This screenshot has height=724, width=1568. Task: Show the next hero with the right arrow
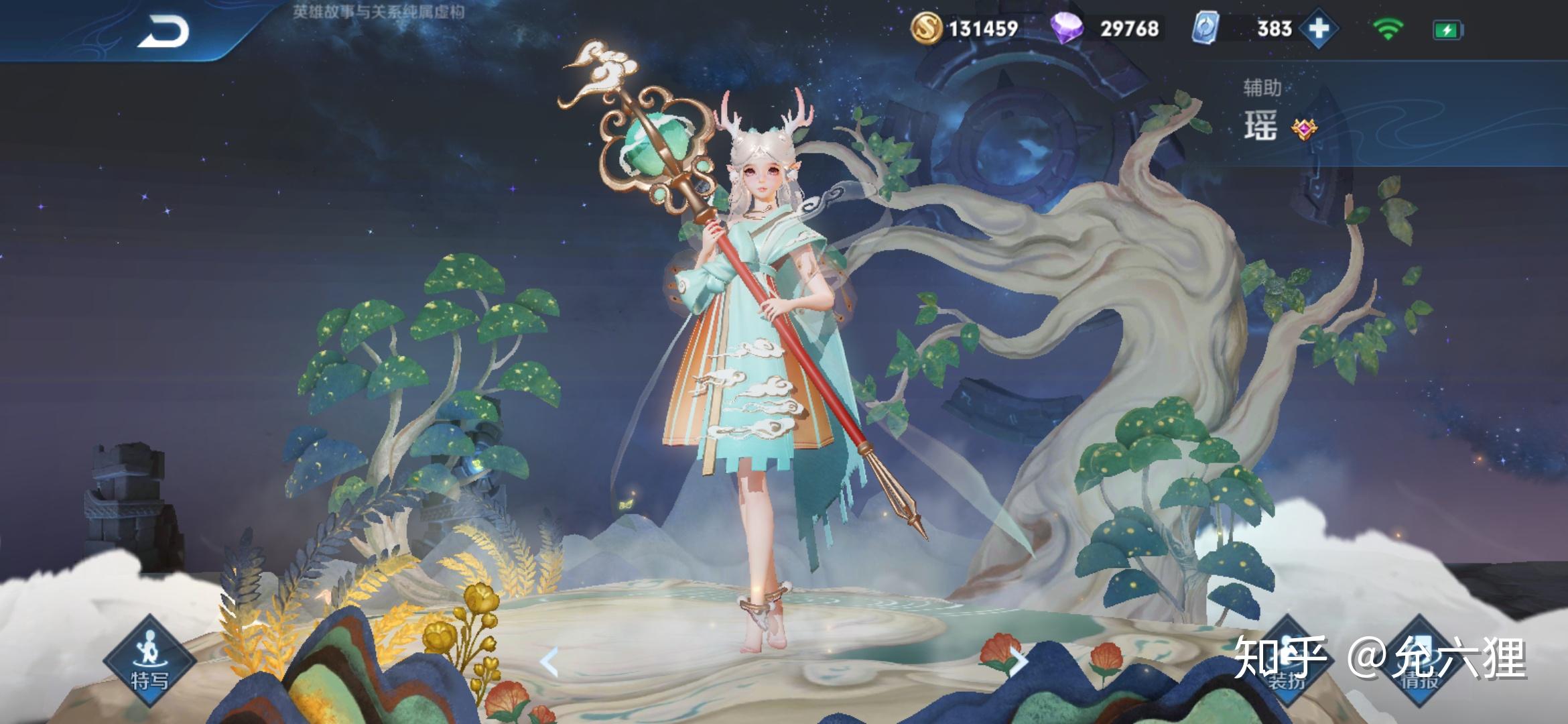1018,661
